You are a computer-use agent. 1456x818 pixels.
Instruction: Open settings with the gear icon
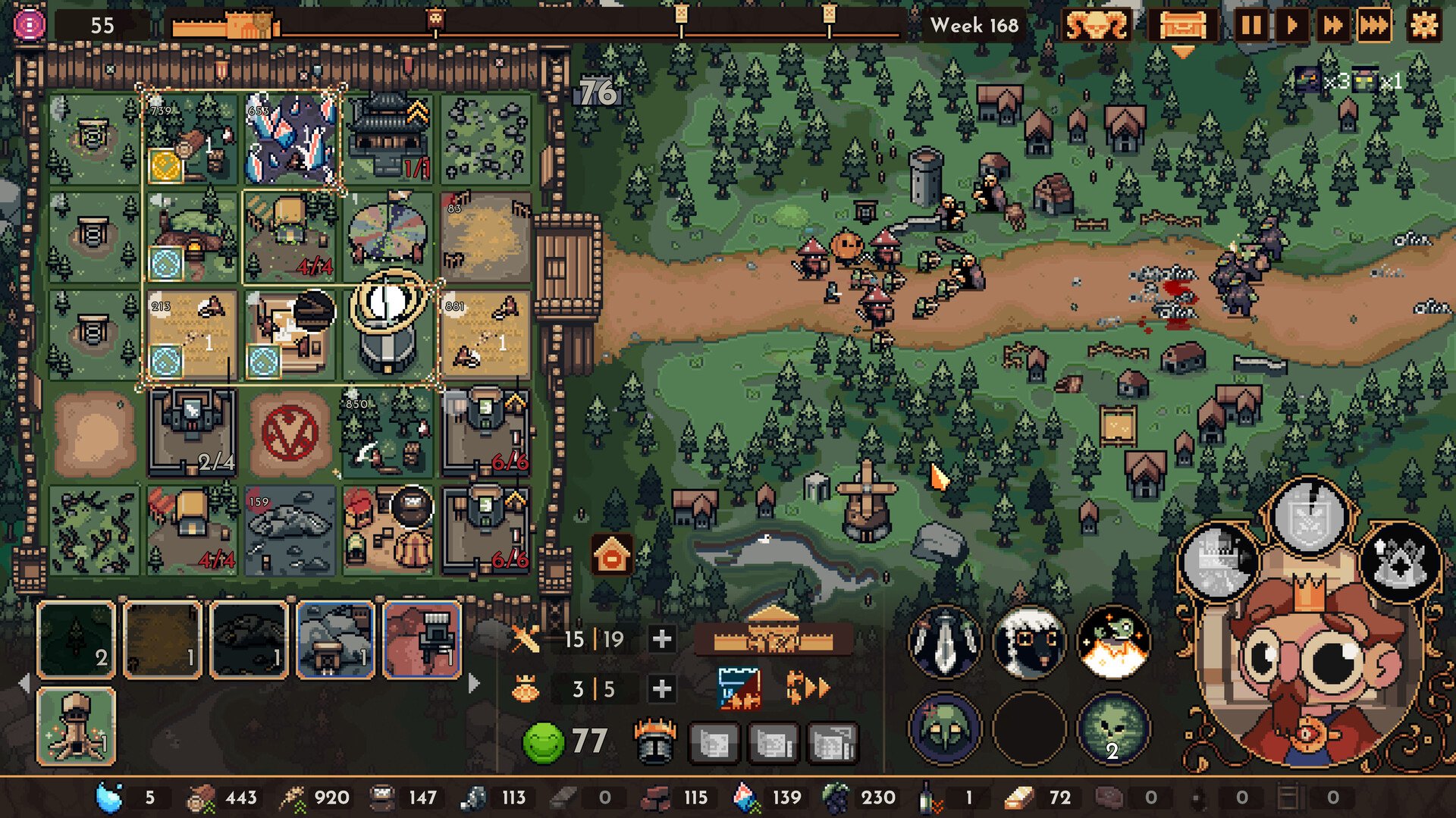(x=1423, y=26)
